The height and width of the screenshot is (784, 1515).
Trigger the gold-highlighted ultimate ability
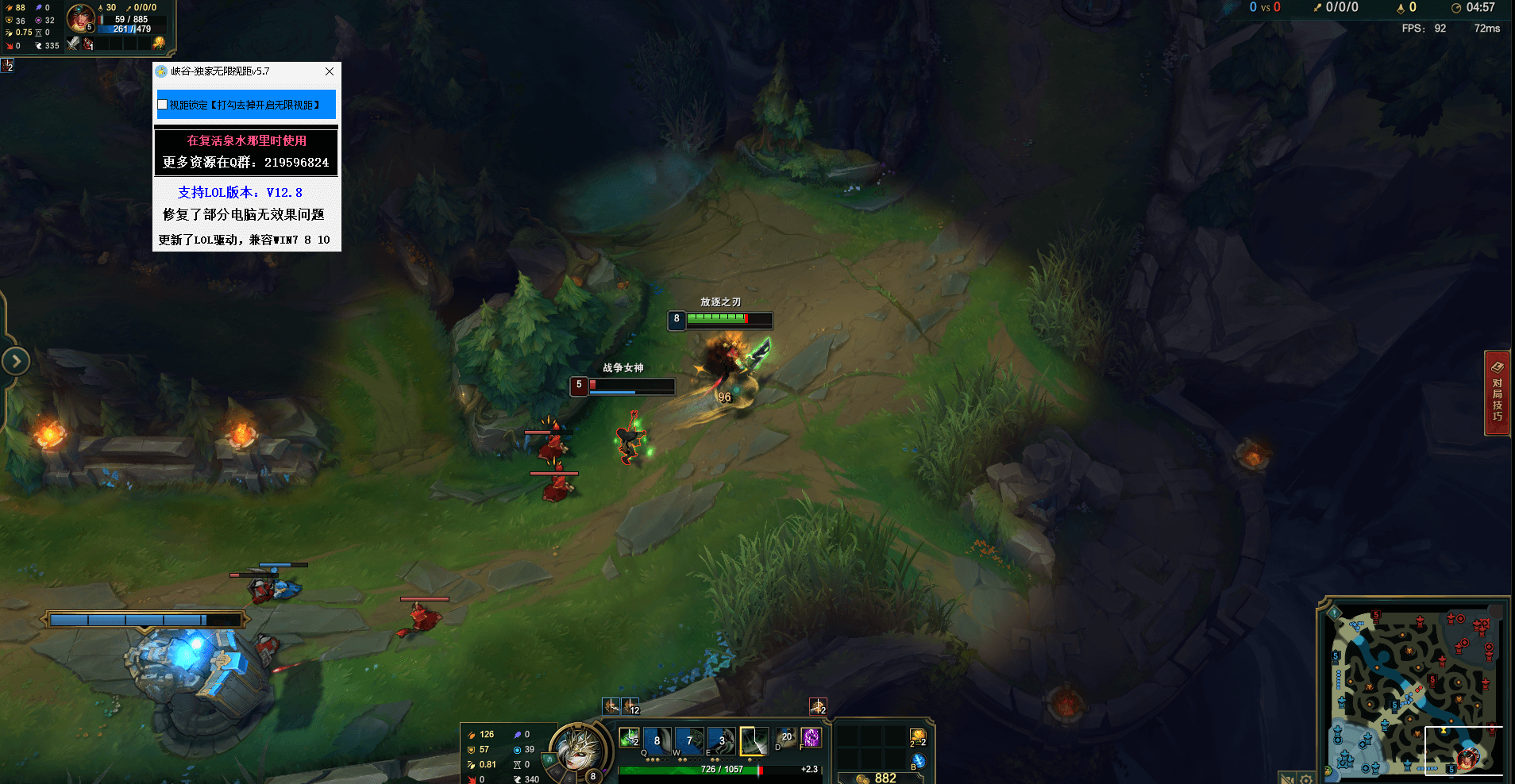[x=754, y=740]
